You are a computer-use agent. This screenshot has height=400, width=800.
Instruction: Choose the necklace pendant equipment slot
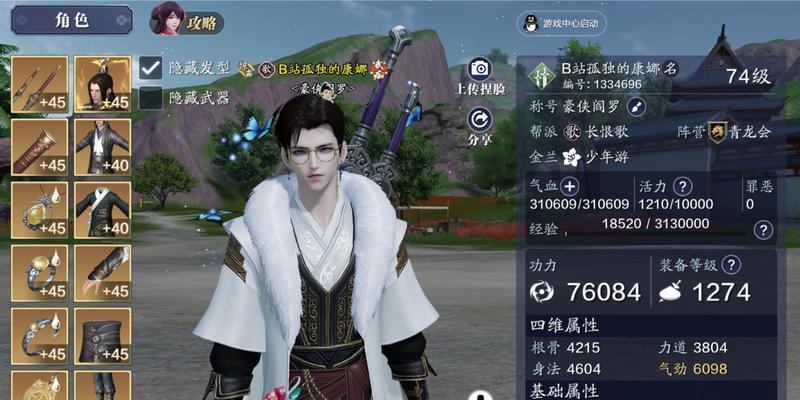[39, 209]
